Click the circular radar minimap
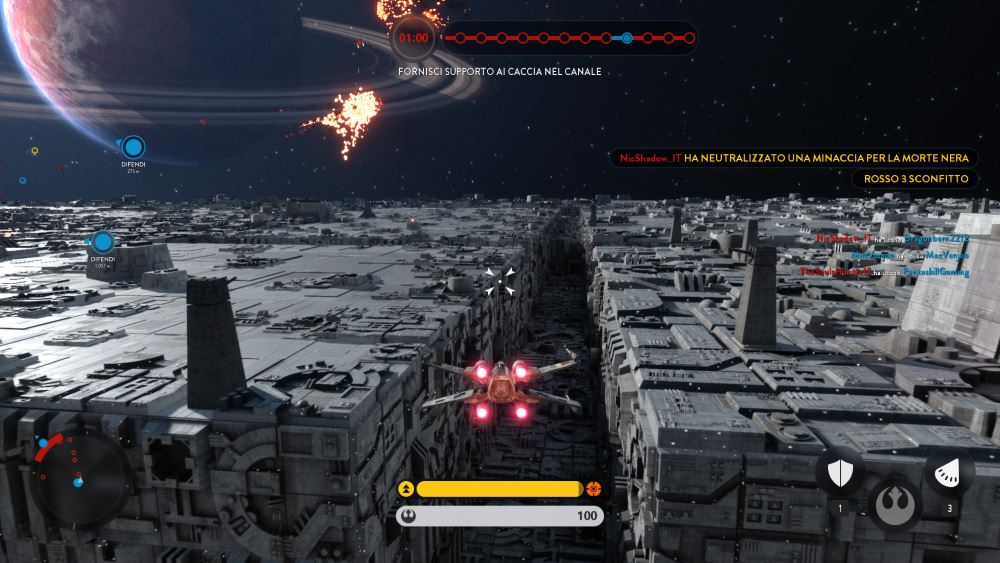Image resolution: width=1000 pixels, height=563 pixels. coord(77,479)
